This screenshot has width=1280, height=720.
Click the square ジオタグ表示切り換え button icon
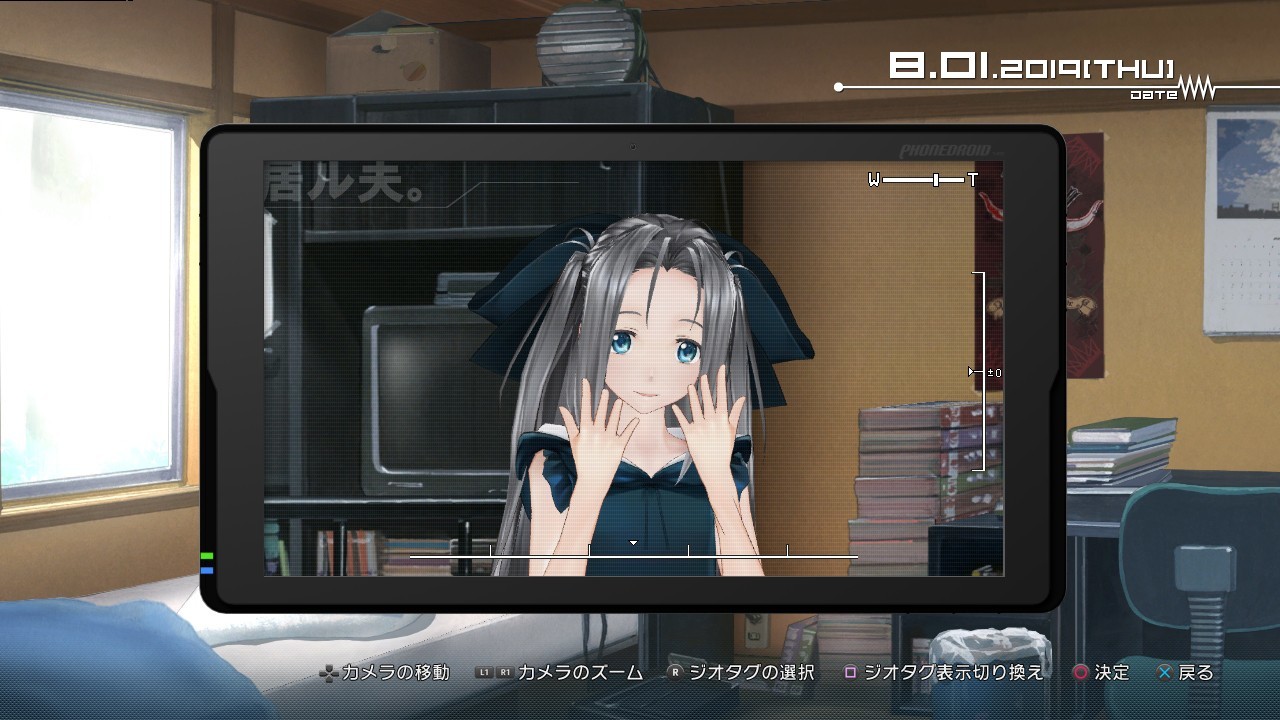point(850,673)
